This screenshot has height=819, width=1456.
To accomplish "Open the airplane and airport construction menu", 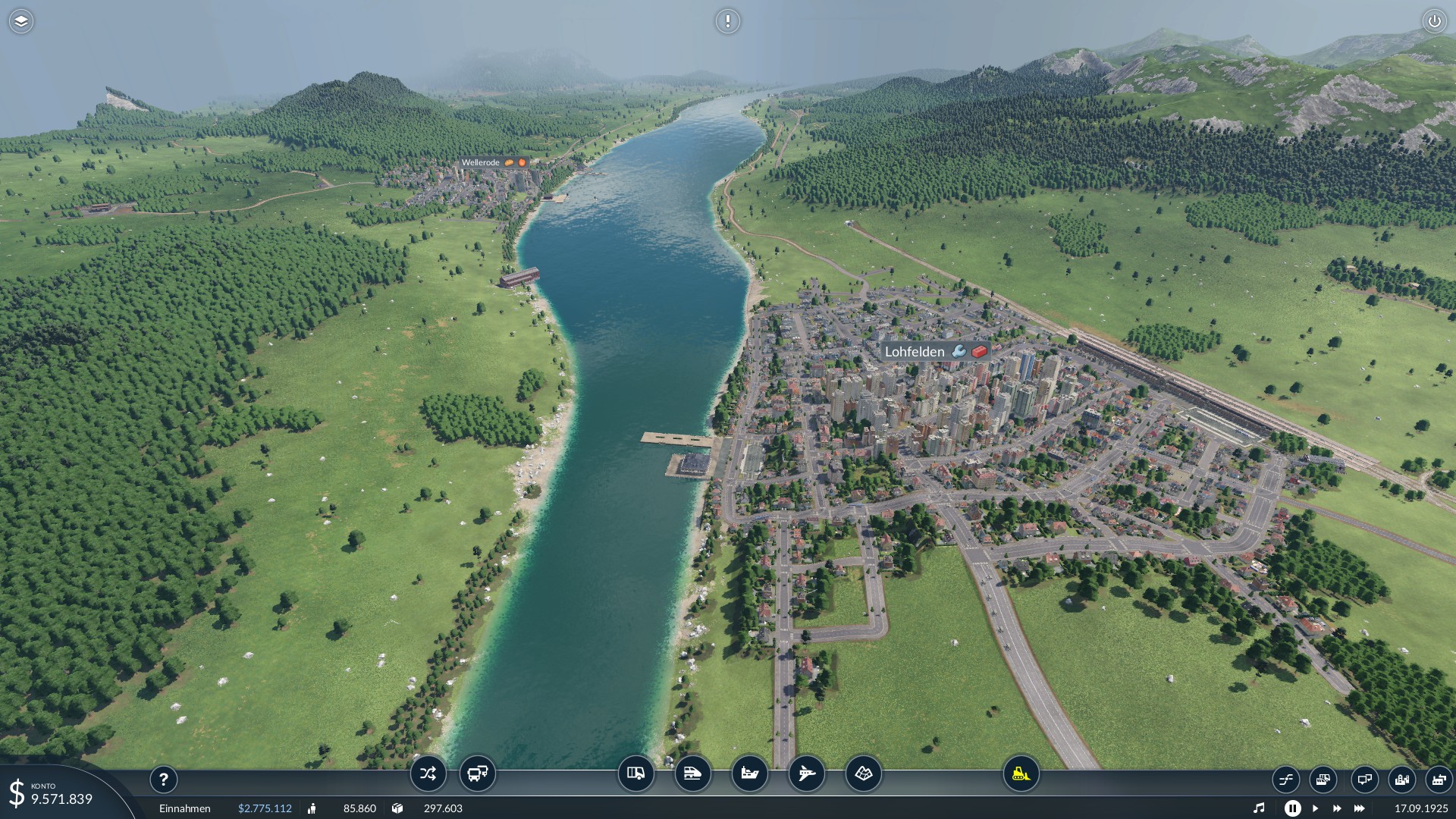I will pyautogui.click(x=806, y=773).
